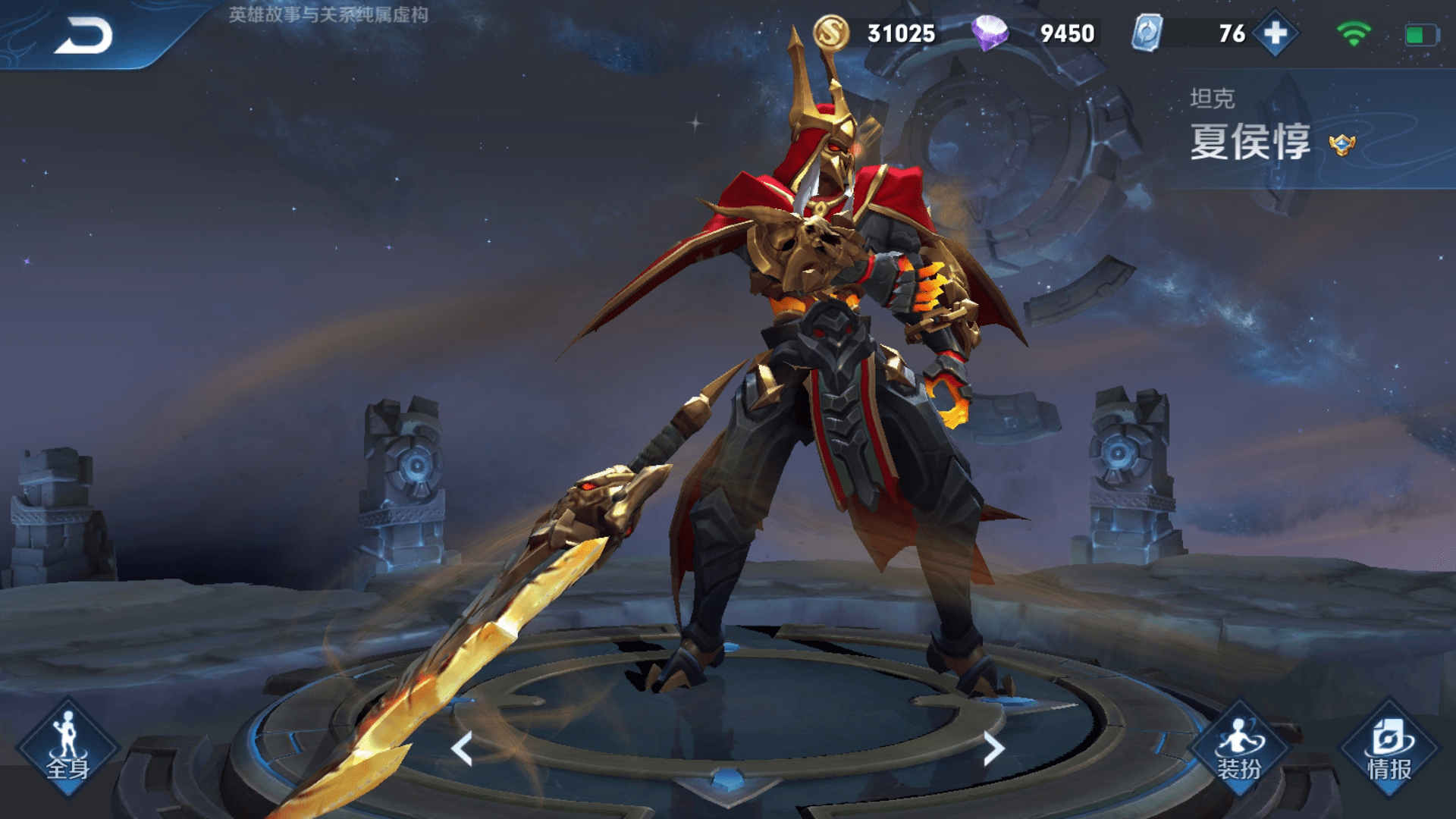Image resolution: width=1456 pixels, height=819 pixels.
Task: Show the next hero with right arrow
Action: click(x=993, y=748)
